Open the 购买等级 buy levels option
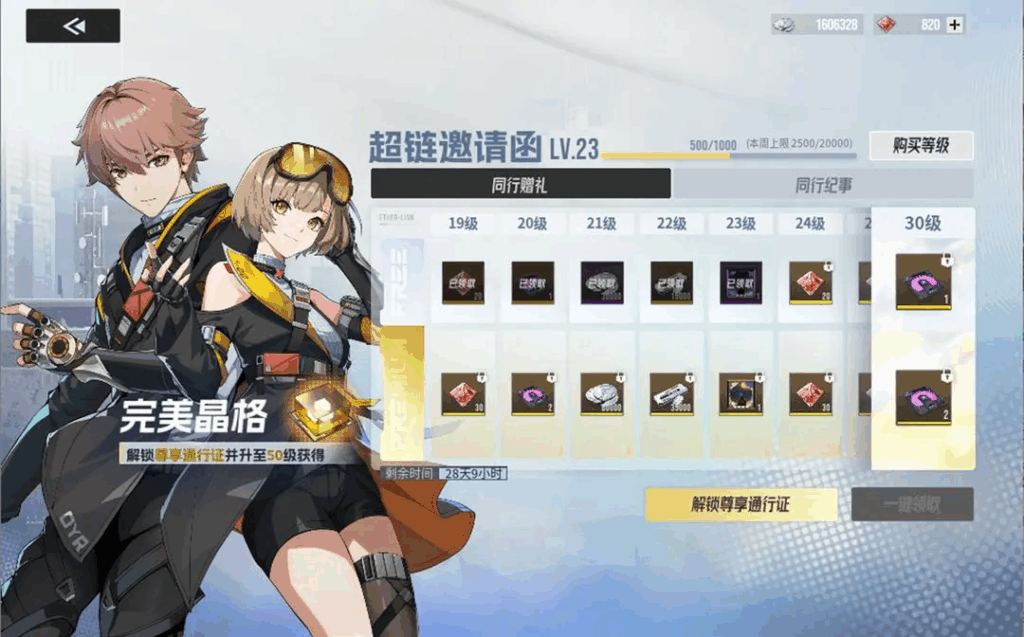Screen dimensions: 1024x637 coord(920,146)
